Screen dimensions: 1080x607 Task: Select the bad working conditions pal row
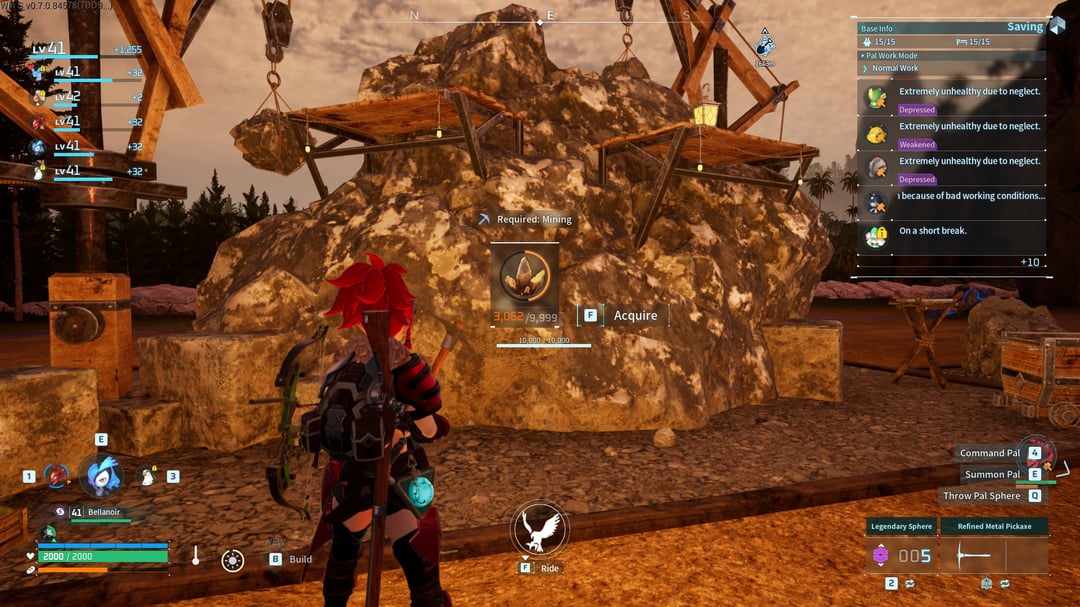(x=955, y=201)
